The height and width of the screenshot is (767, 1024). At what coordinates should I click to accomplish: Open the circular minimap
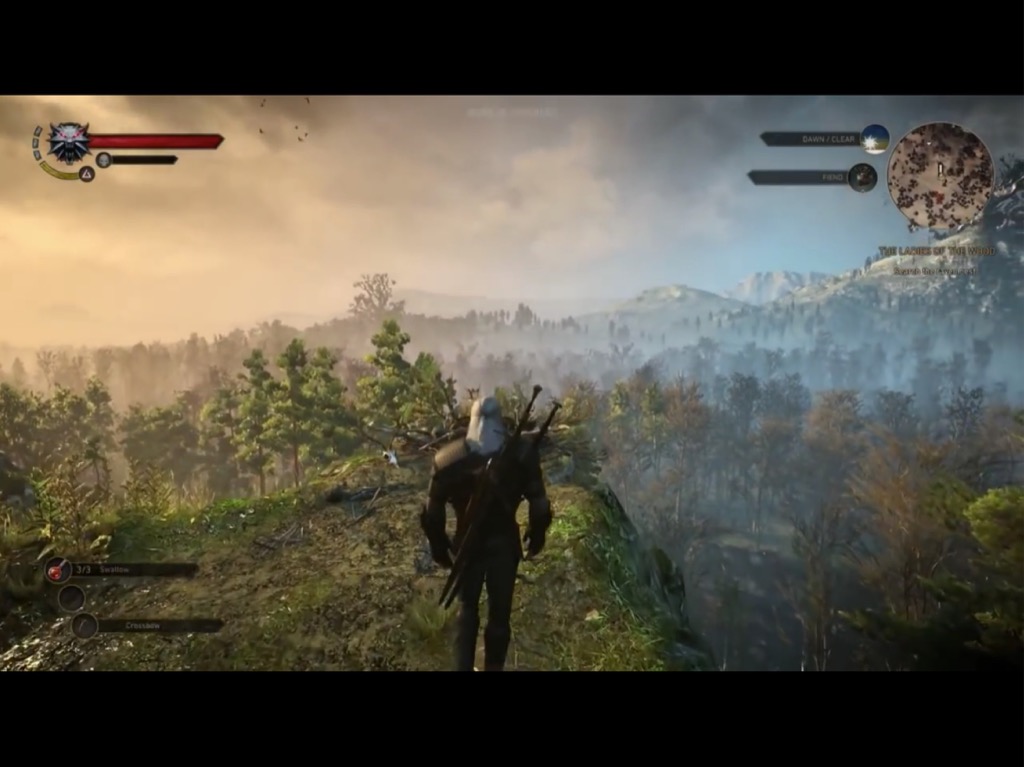940,176
